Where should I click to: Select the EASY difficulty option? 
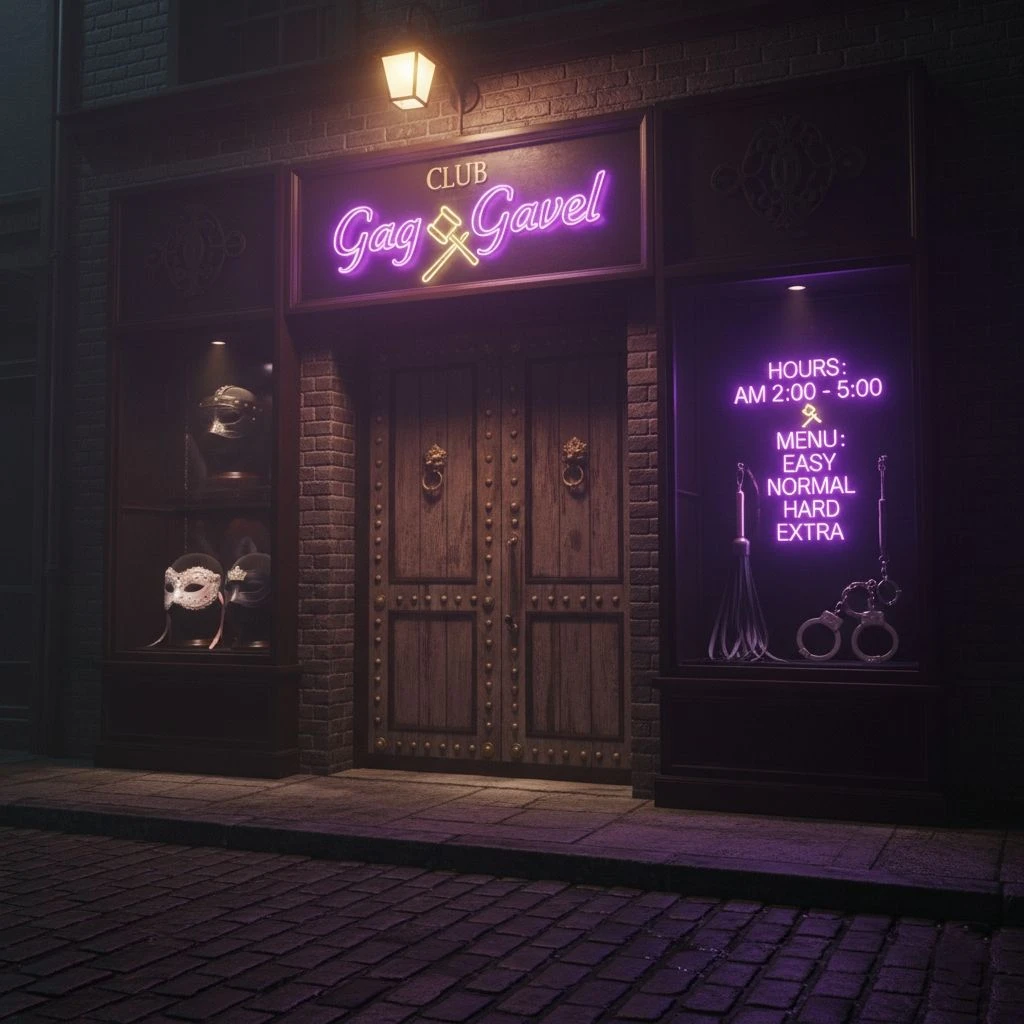pos(810,464)
